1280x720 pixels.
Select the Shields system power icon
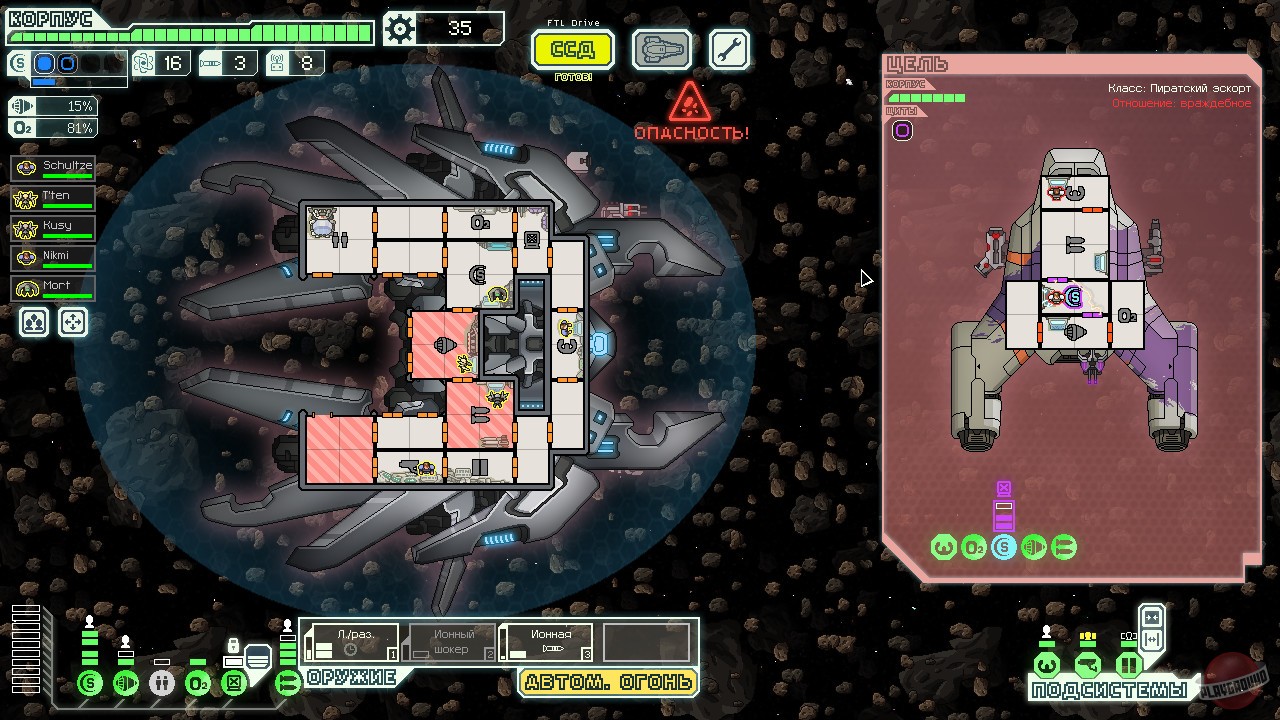coord(90,683)
